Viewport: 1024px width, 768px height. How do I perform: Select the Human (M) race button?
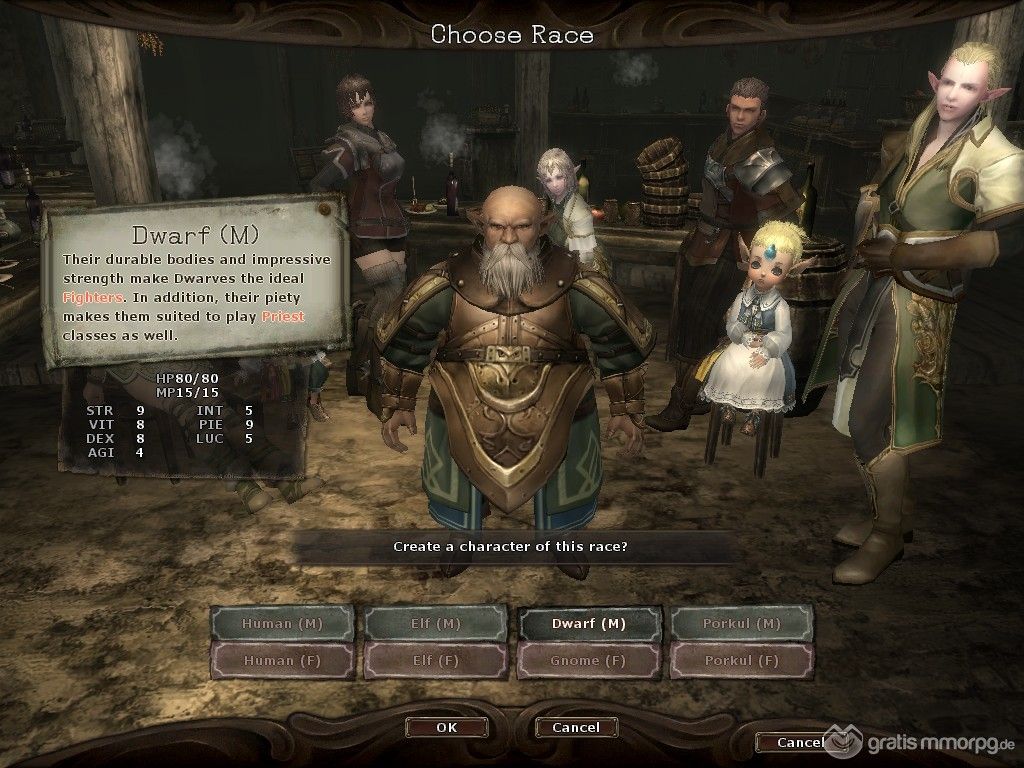pos(282,624)
